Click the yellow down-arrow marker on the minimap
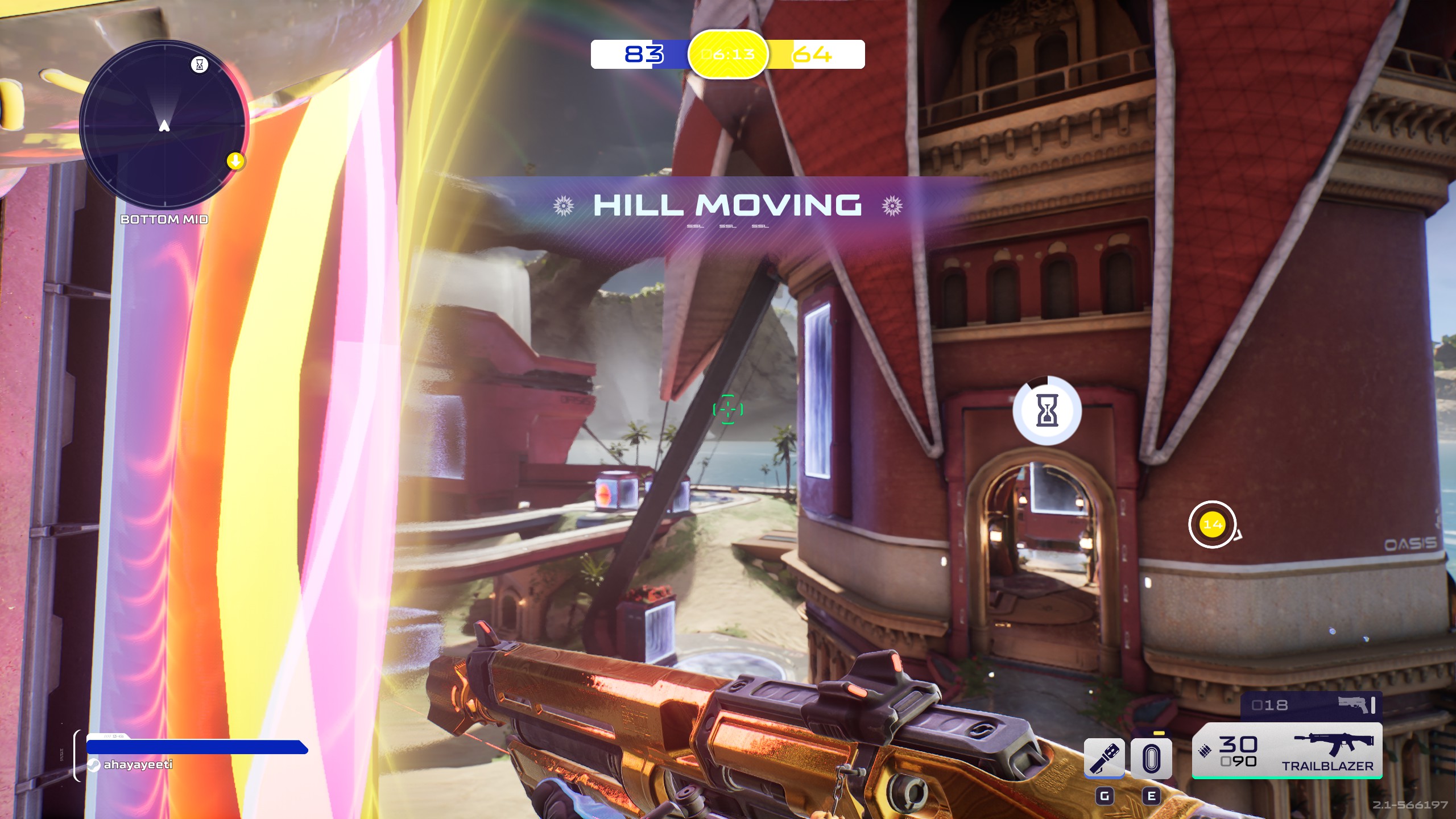1456x819 pixels. pos(235,162)
